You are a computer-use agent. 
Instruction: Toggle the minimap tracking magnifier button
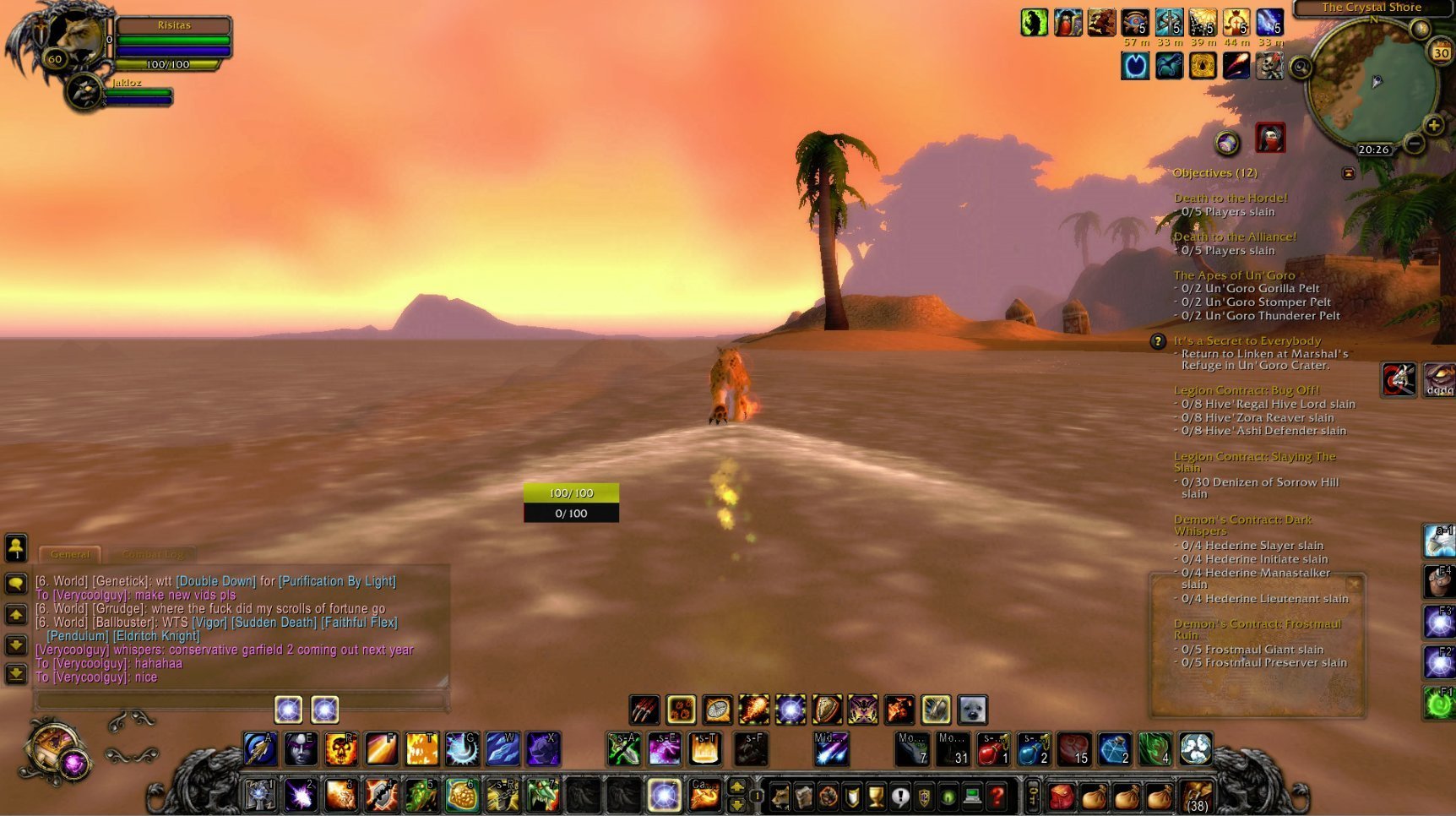click(x=1301, y=68)
